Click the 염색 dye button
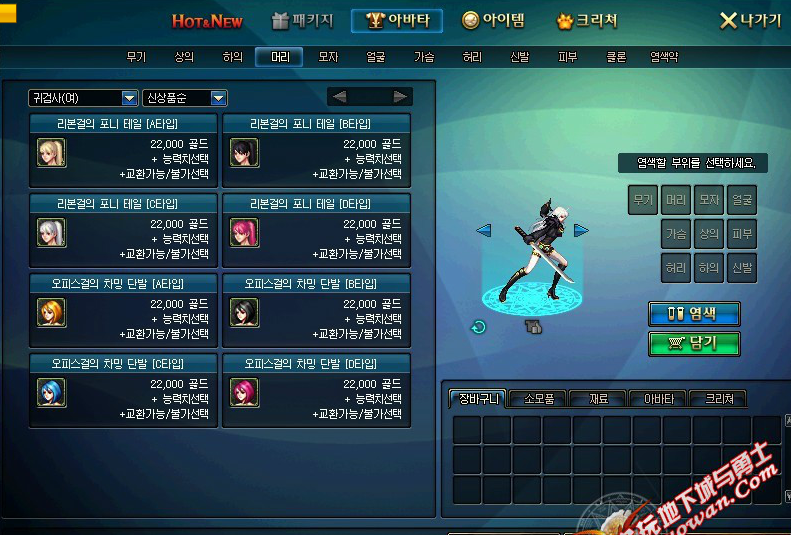The image size is (791, 535). coord(694,313)
